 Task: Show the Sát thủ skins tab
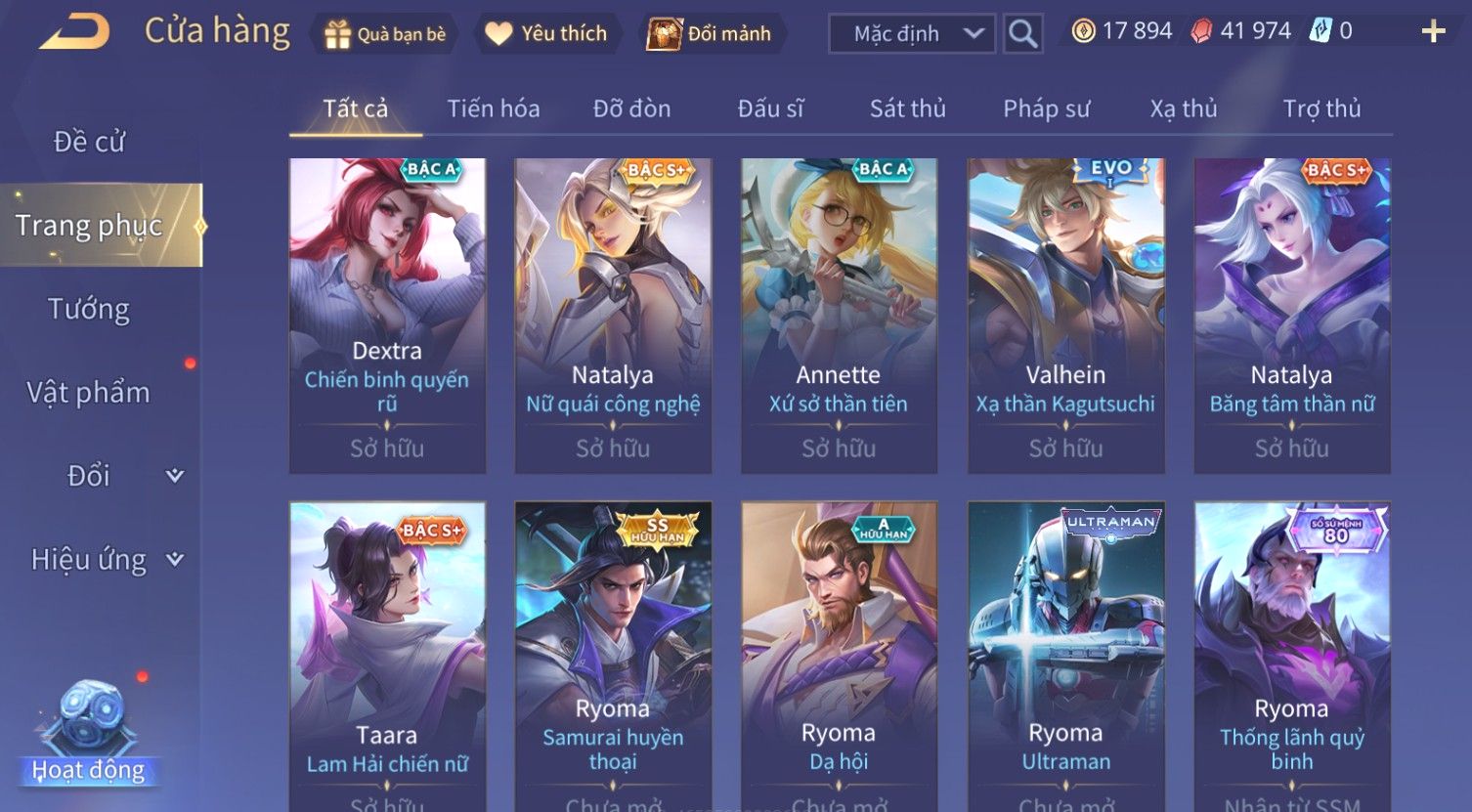tap(907, 108)
